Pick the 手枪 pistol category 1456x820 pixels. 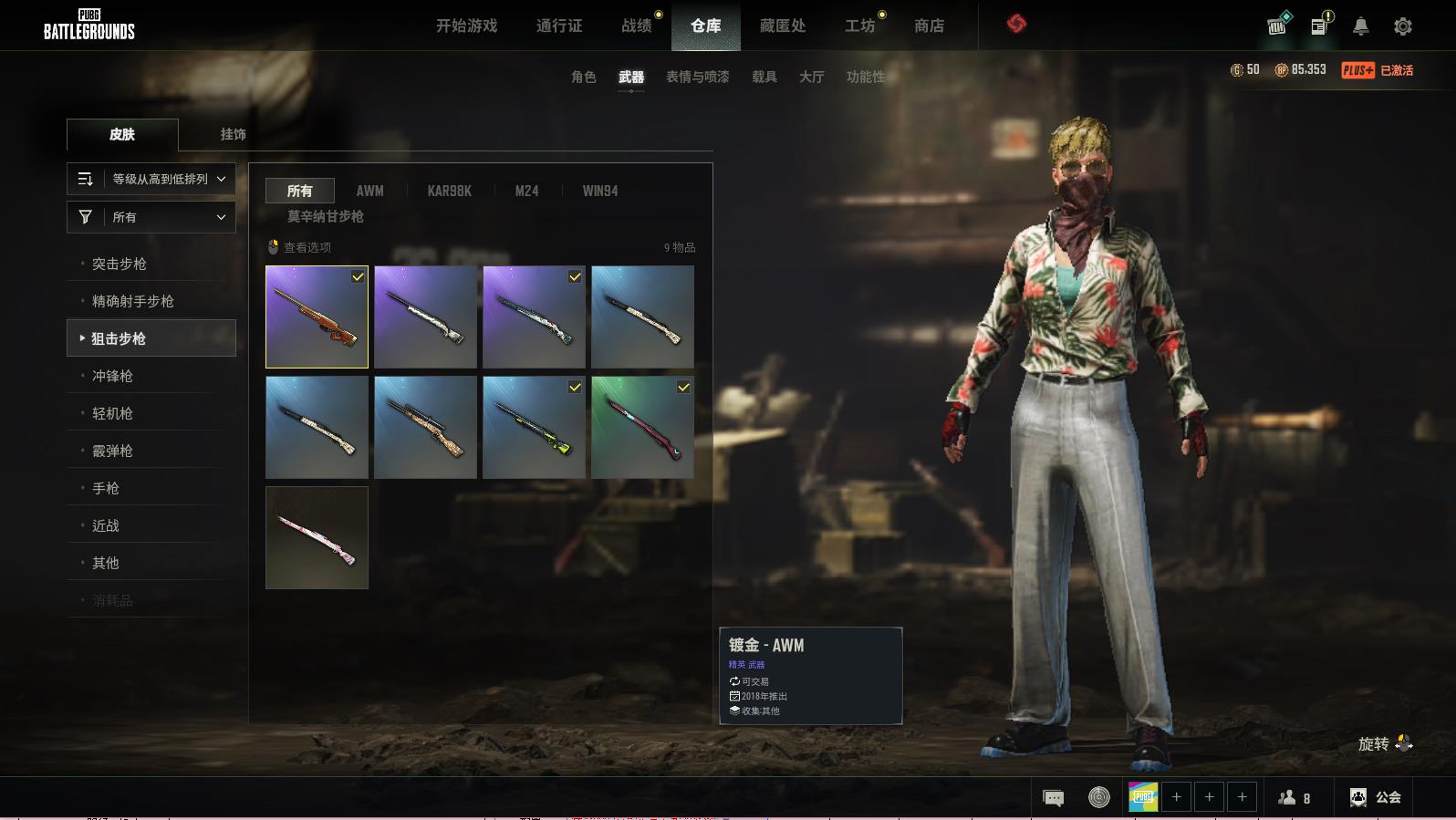pyautogui.click(x=106, y=488)
